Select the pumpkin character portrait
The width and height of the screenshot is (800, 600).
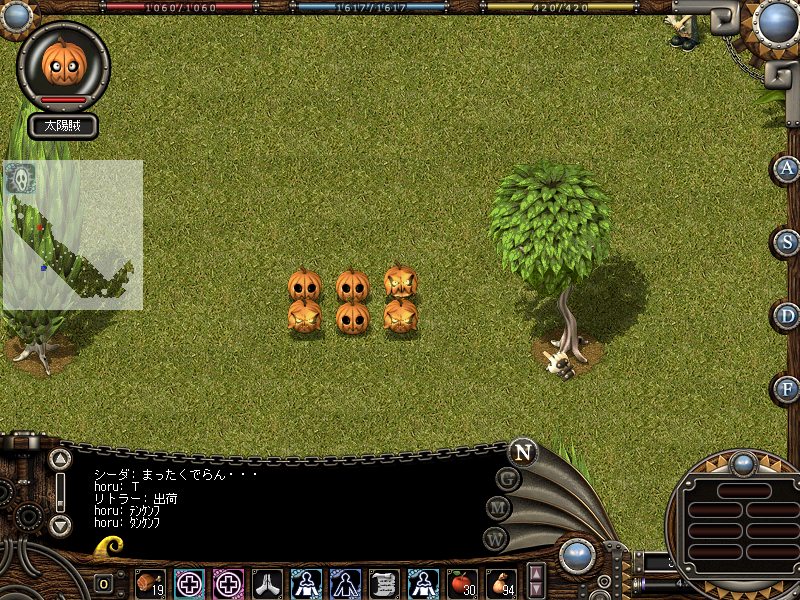62,64
